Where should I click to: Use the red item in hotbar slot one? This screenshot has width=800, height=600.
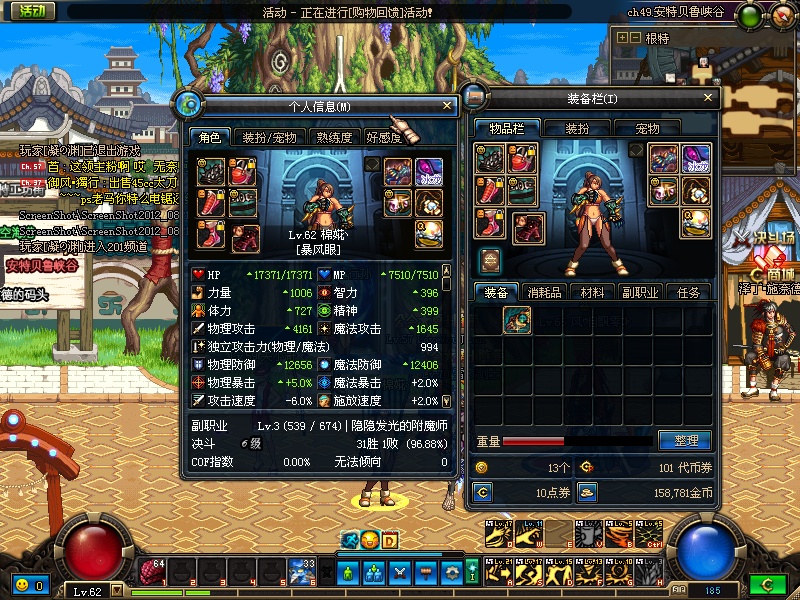152,572
